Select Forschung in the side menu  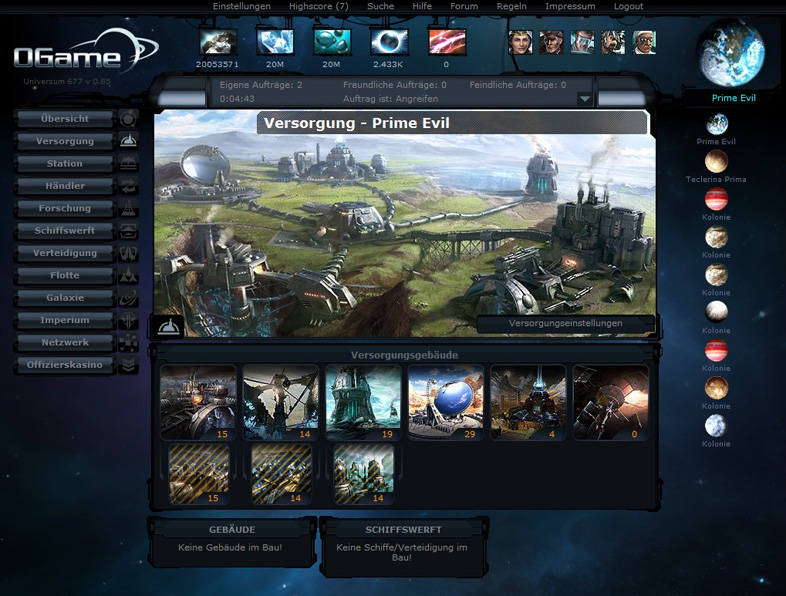tap(65, 209)
